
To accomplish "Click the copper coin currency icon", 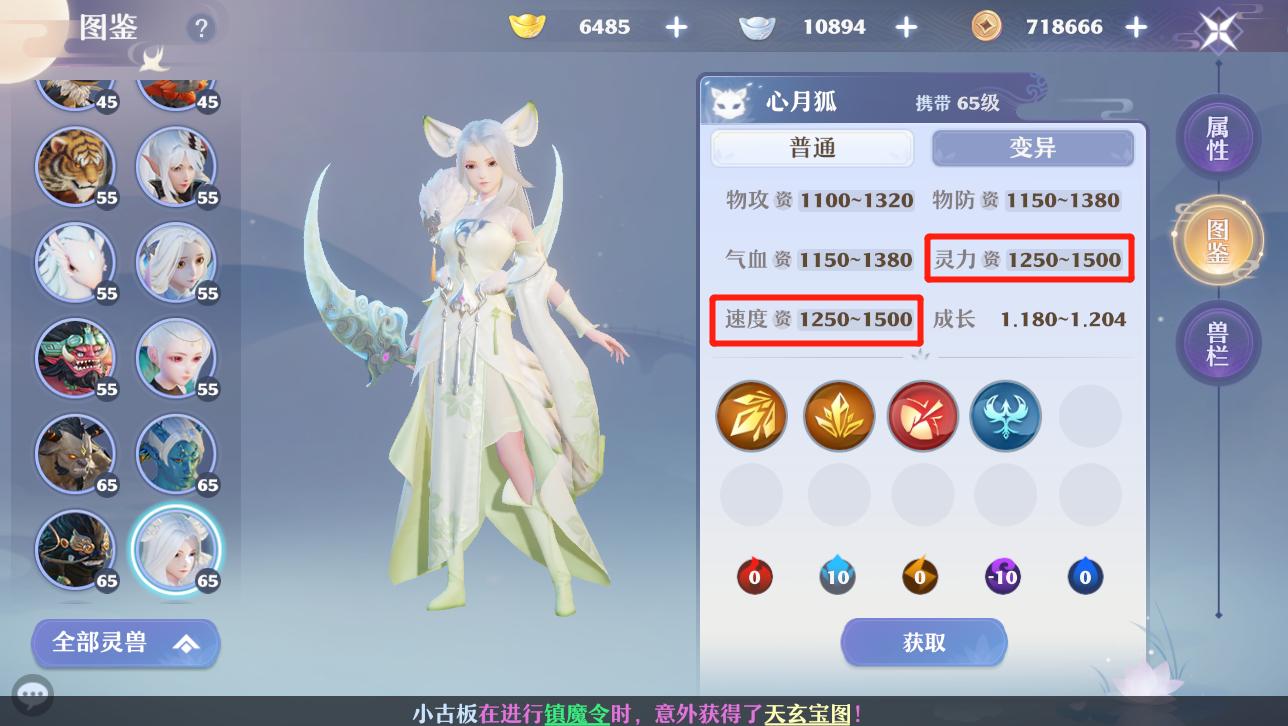I will [x=985, y=26].
